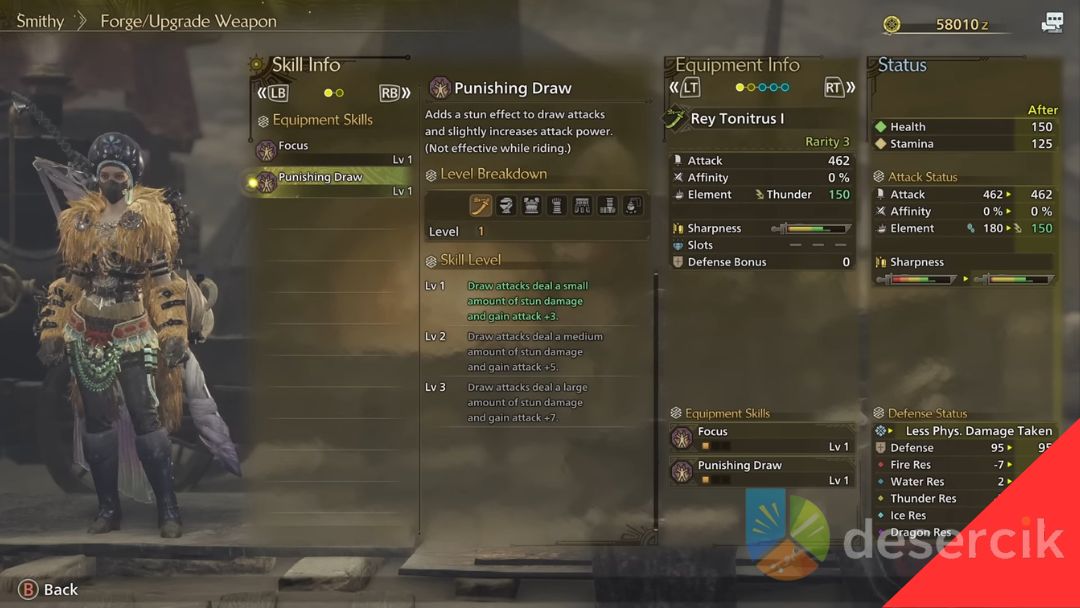The image size is (1080, 608).
Task: Choose the arm guard icon in Level Breakdown
Action: (557, 205)
